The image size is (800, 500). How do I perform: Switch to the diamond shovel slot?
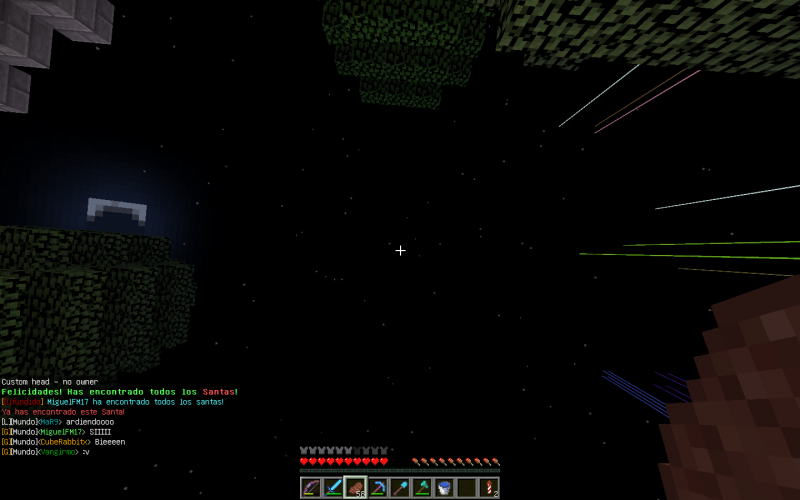(400, 488)
